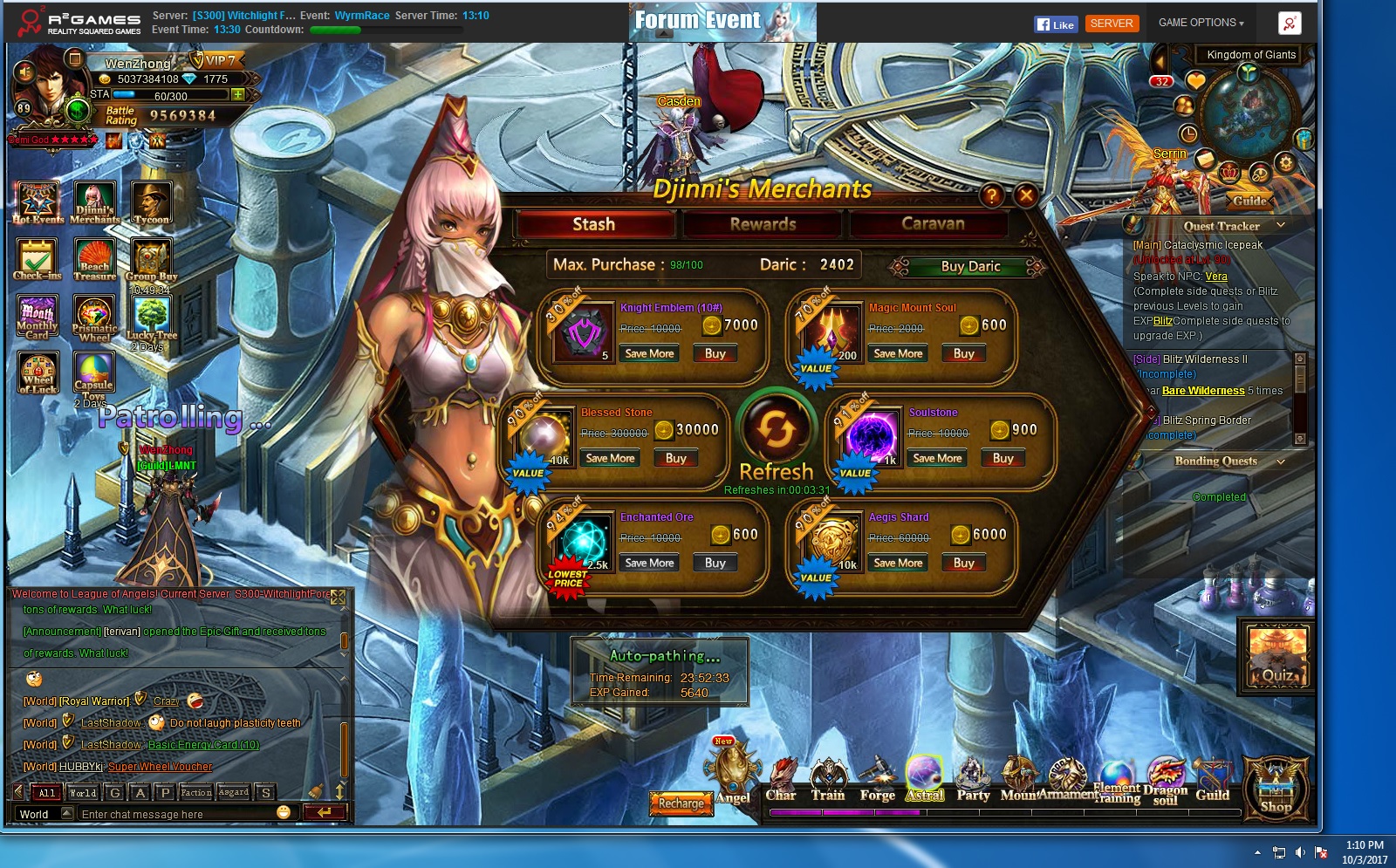Buy the Knight Emblem item
The height and width of the screenshot is (868, 1396).
(715, 354)
